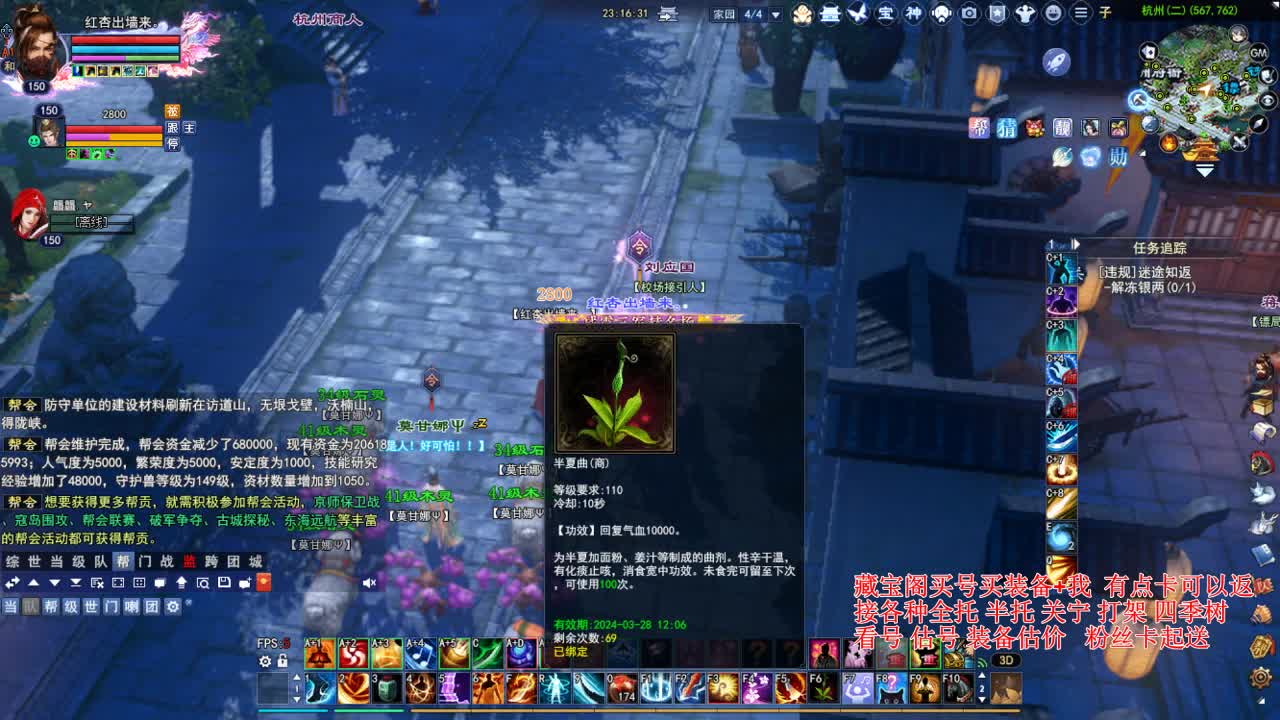Click the save chat log disk icon
This screenshot has height=720, width=1280.
point(224,583)
